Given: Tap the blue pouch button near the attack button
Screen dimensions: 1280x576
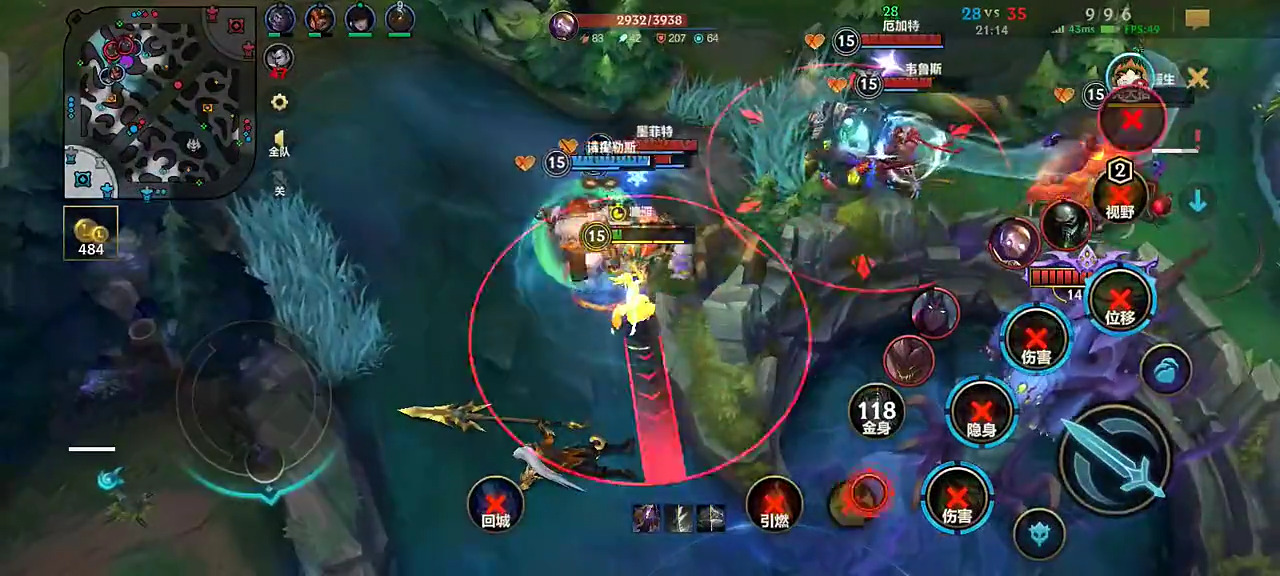Looking at the screenshot, I should point(1166,369).
